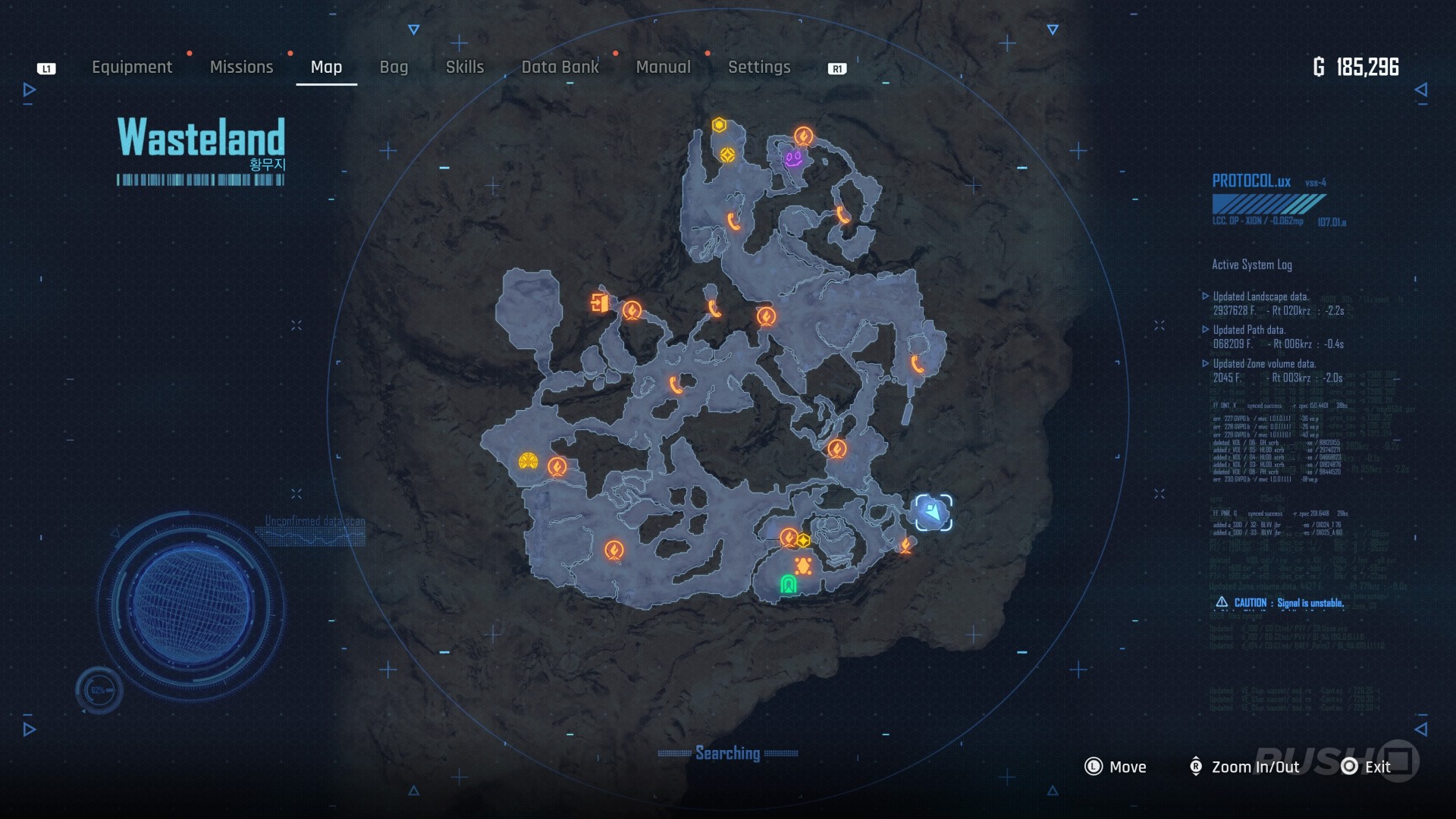Go to the Bag tab
The width and height of the screenshot is (1456, 819).
[394, 67]
